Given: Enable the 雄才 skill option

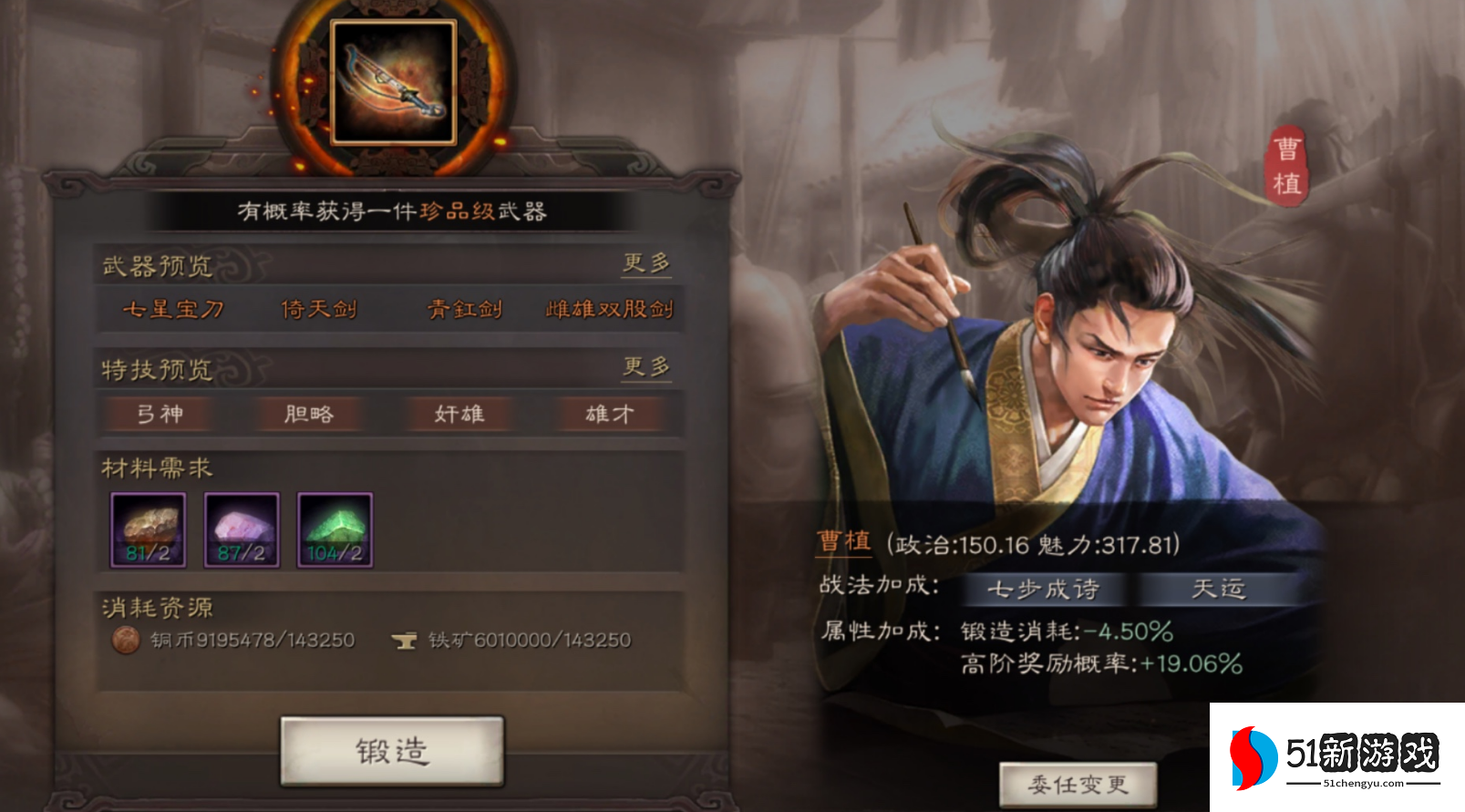Looking at the screenshot, I should tap(610, 415).
